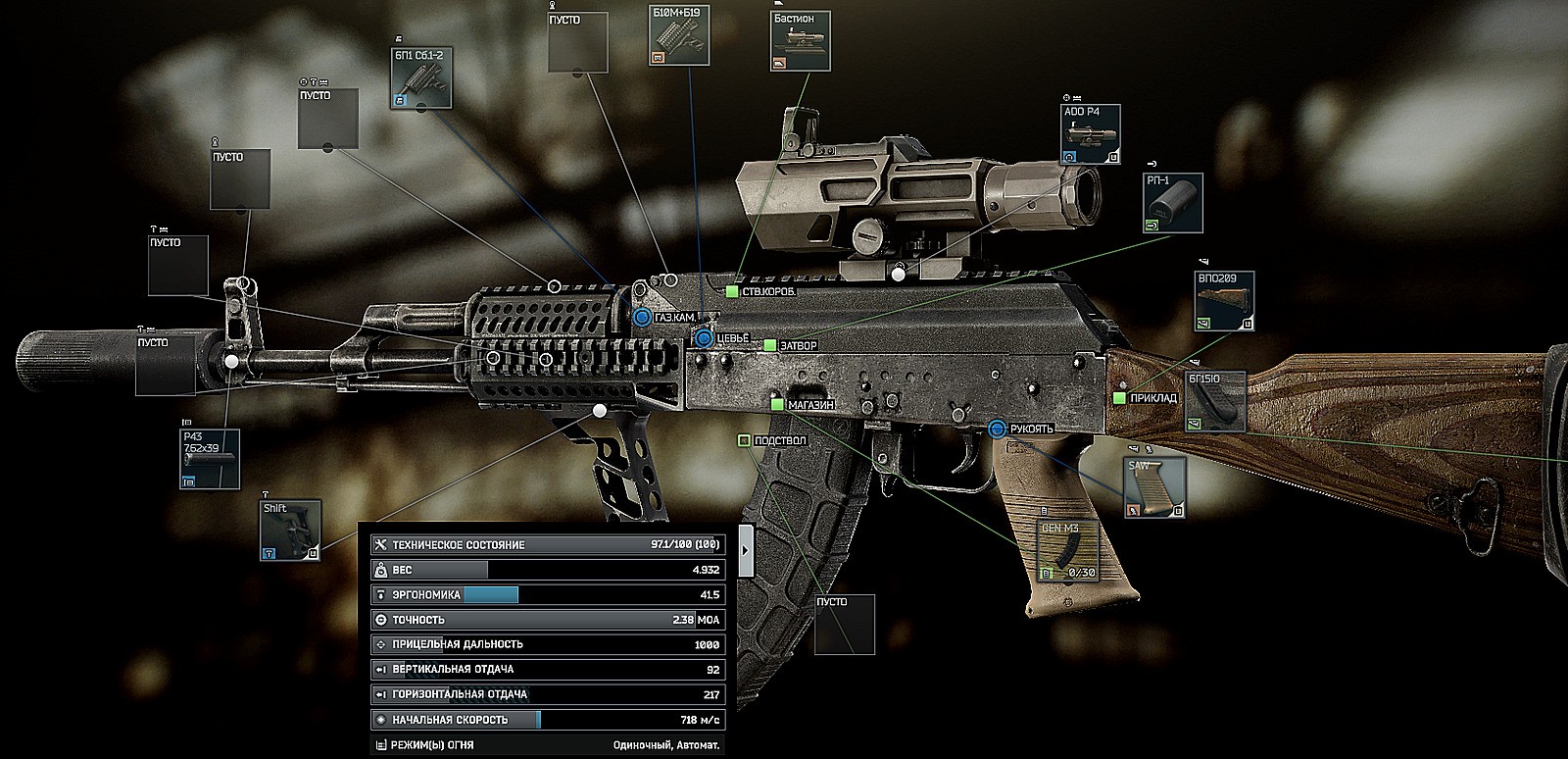Image resolution: width=1568 pixels, height=759 pixels.
Task: Choose the ADO P4 scope slot
Action: (1090, 134)
